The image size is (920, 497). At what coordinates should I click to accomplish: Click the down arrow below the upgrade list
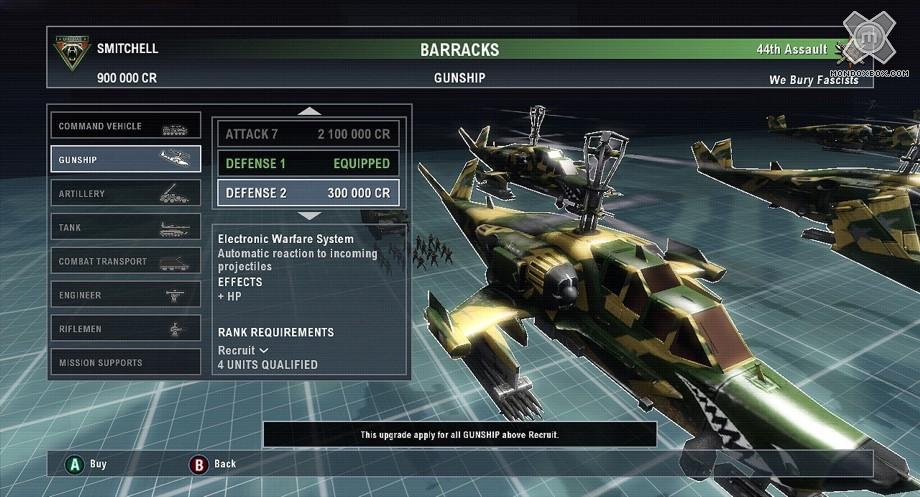[x=310, y=215]
